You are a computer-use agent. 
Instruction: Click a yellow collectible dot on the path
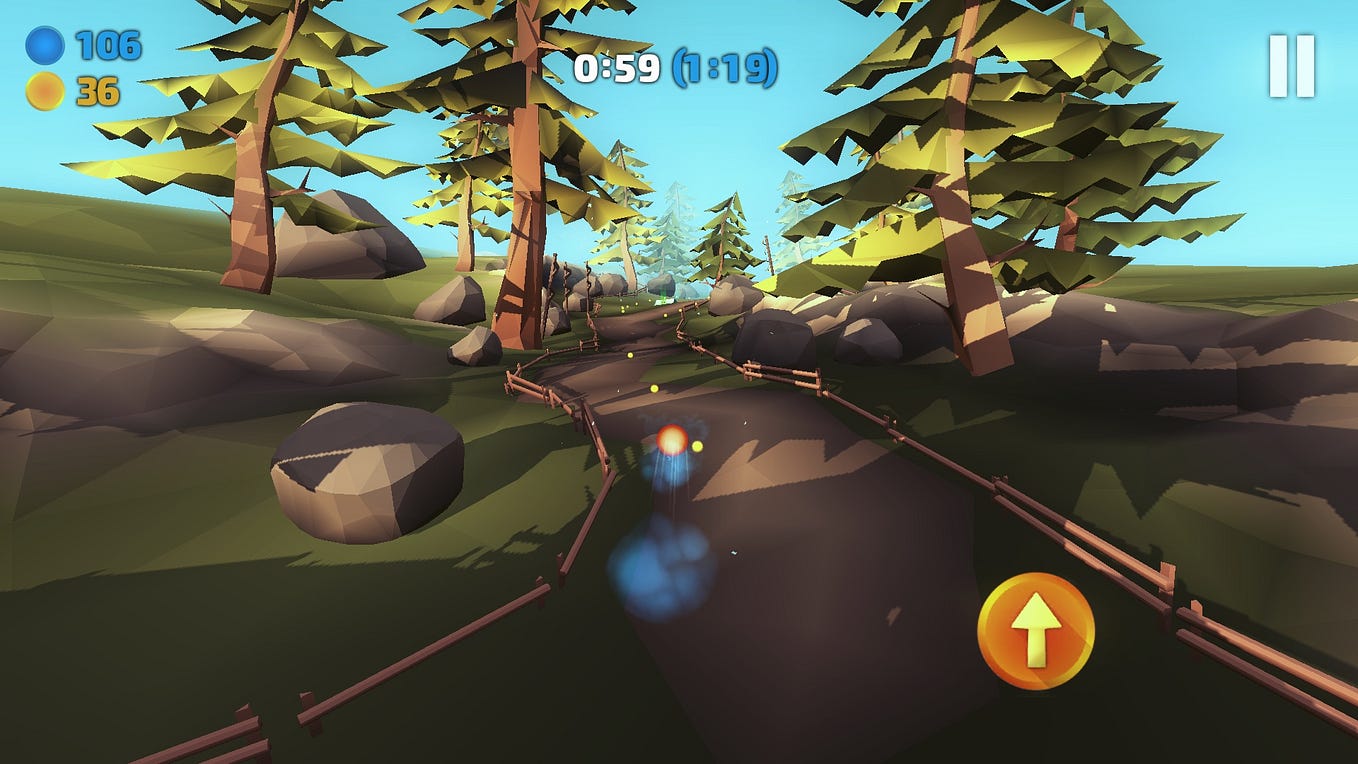pos(655,386)
